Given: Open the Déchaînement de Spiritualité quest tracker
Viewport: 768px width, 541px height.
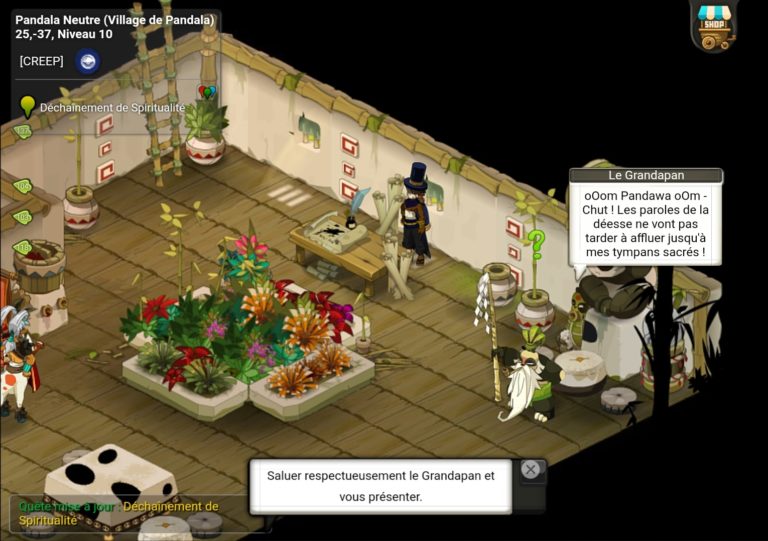Looking at the screenshot, I should [111, 108].
